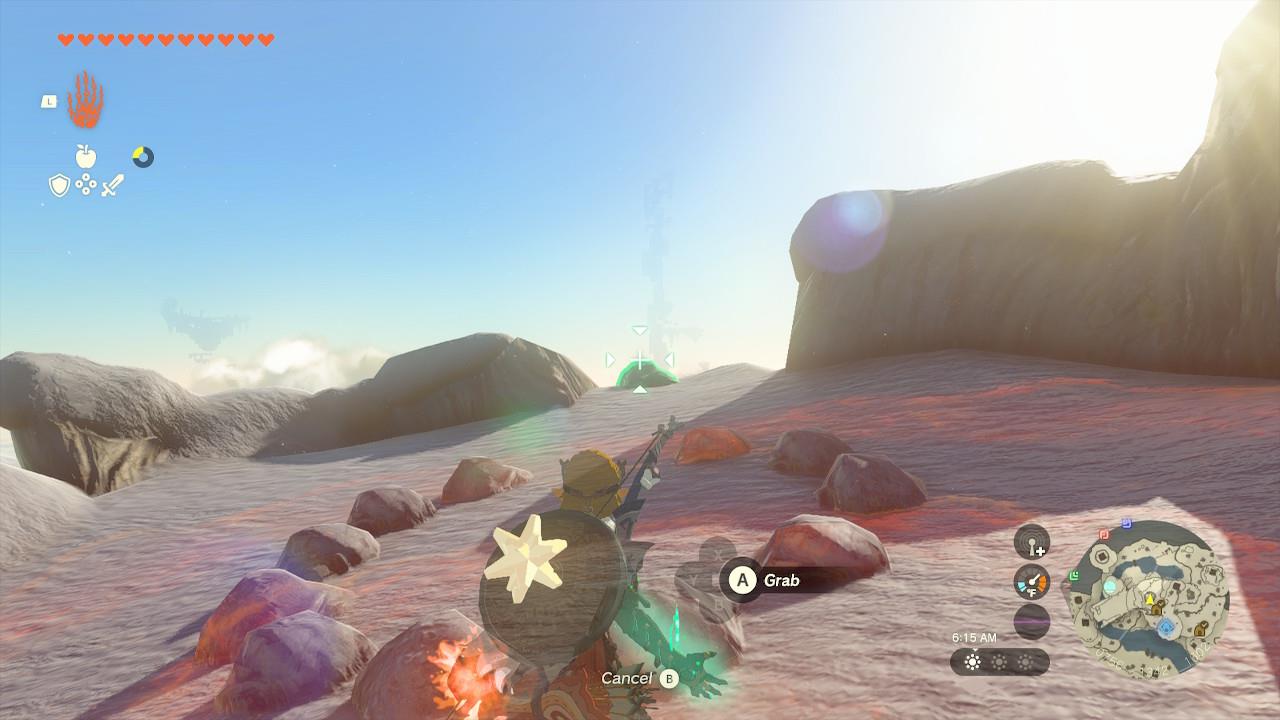
Task: Activate the orange Ultrahand ability icon
Action: click(x=85, y=100)
